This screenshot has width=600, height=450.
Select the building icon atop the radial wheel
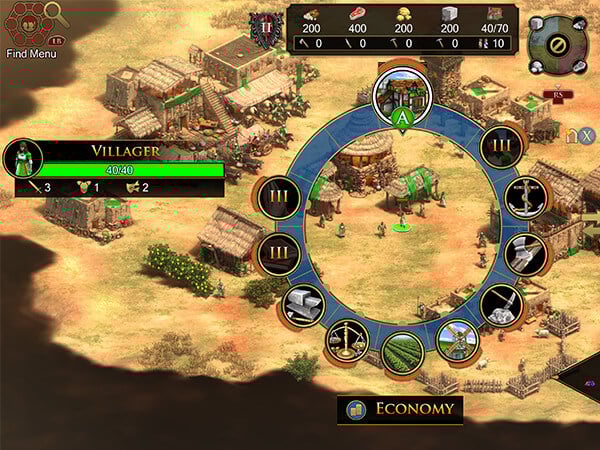click(x=401, y=92)
